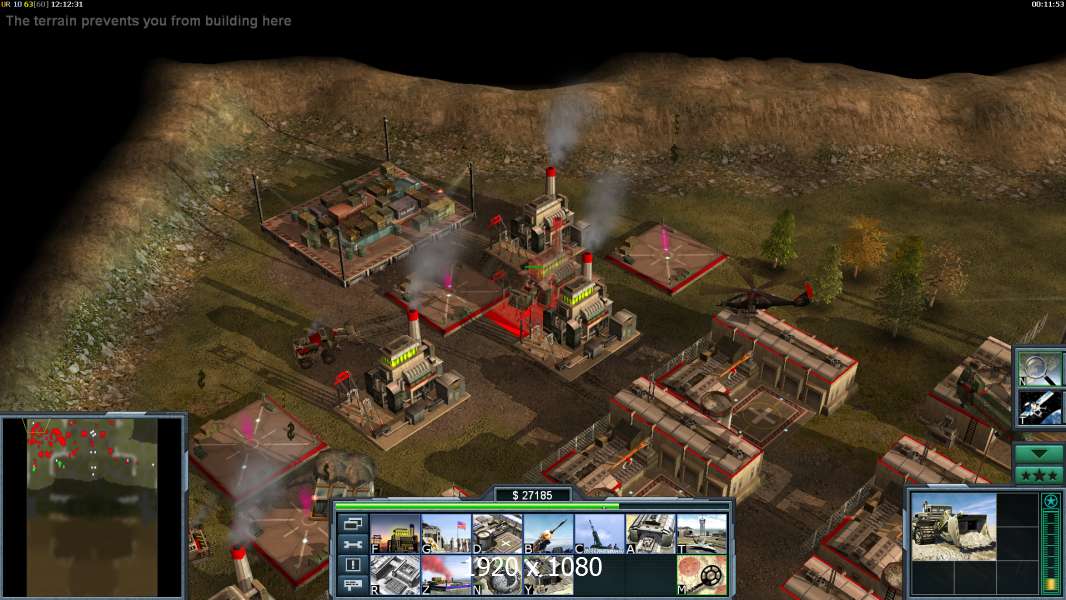
Task: Click the overlapping windows button on command bar
Action: click(x=352, y=524)
